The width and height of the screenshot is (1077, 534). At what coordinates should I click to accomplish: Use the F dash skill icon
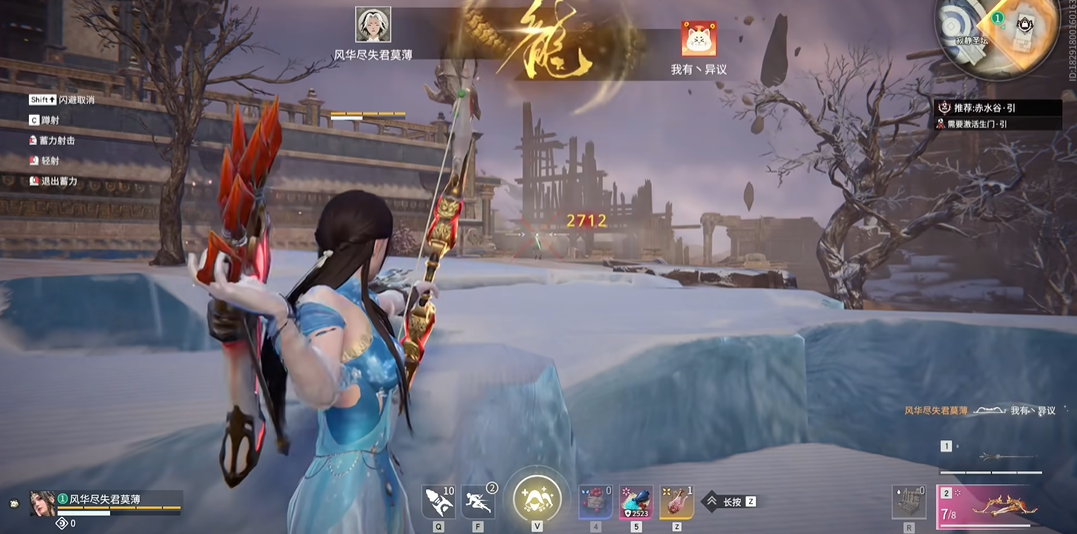478,500
